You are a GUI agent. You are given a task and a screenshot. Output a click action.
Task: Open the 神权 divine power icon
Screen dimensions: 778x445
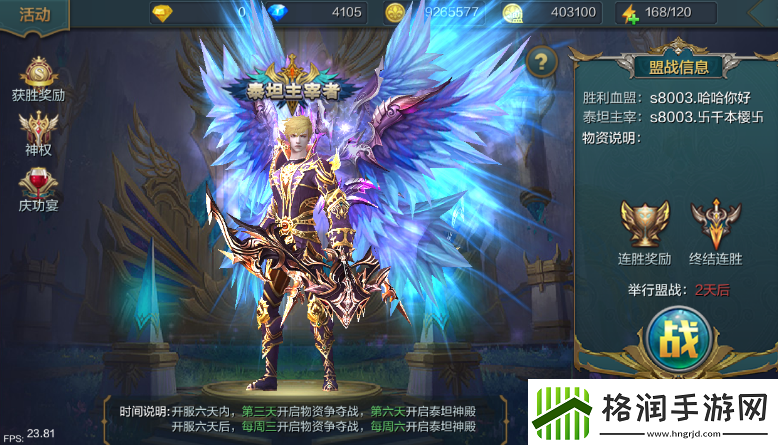tap(38, 130)
